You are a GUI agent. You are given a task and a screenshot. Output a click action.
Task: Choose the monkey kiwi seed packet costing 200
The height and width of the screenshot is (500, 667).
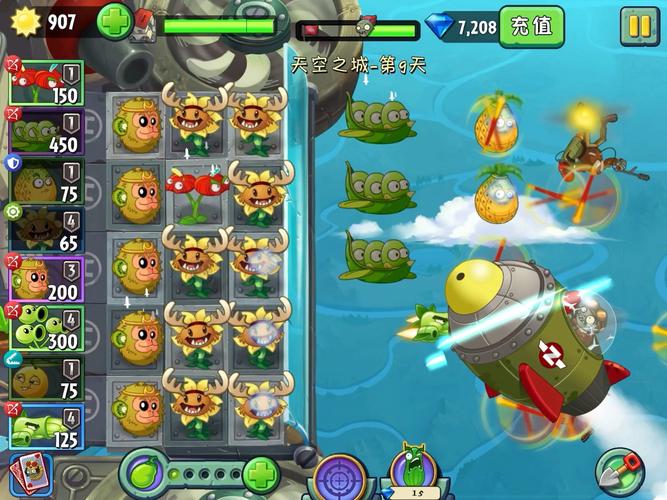[x=46, y=278]
